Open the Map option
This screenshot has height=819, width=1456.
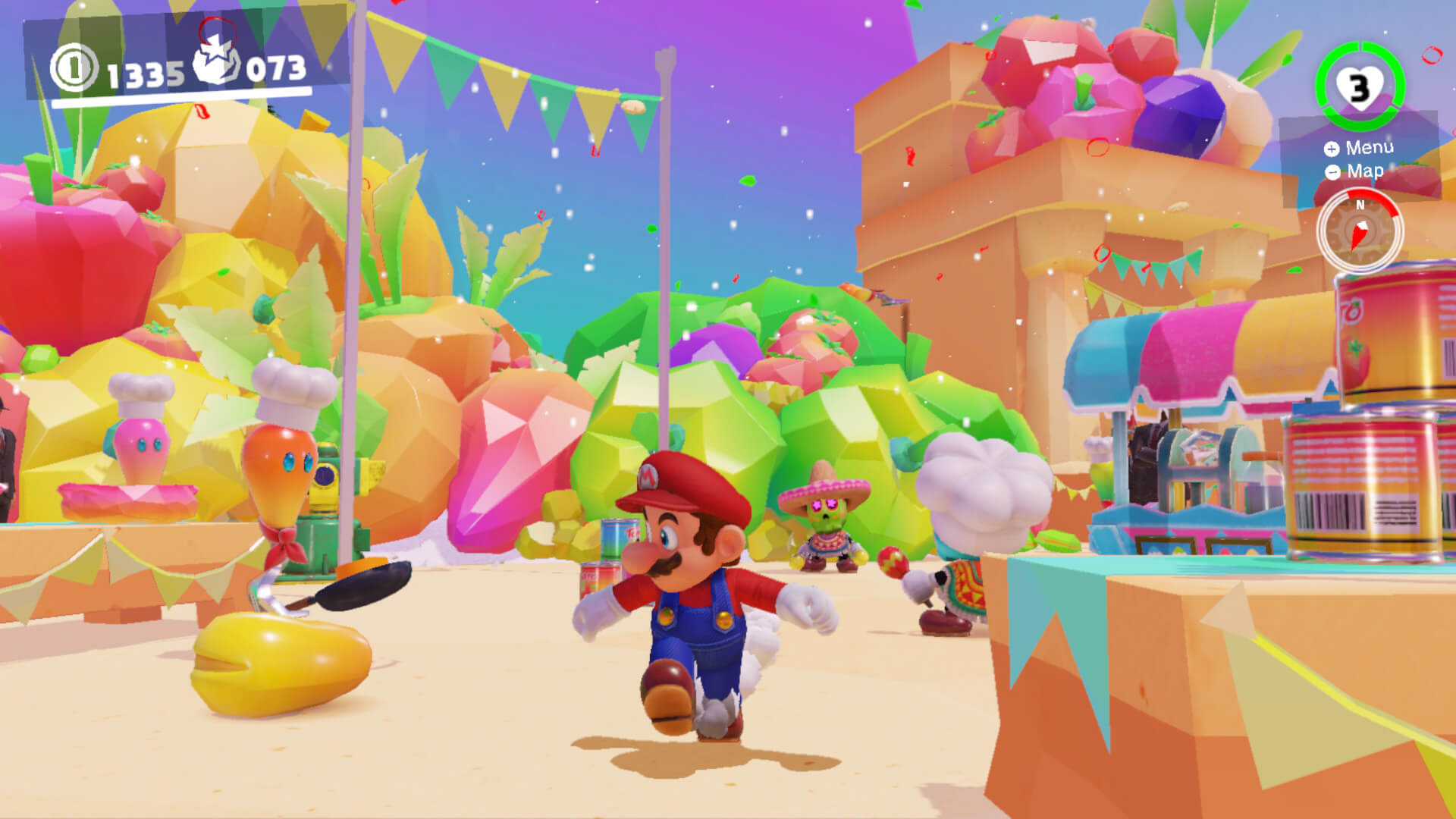click(x=1363, y=173)
